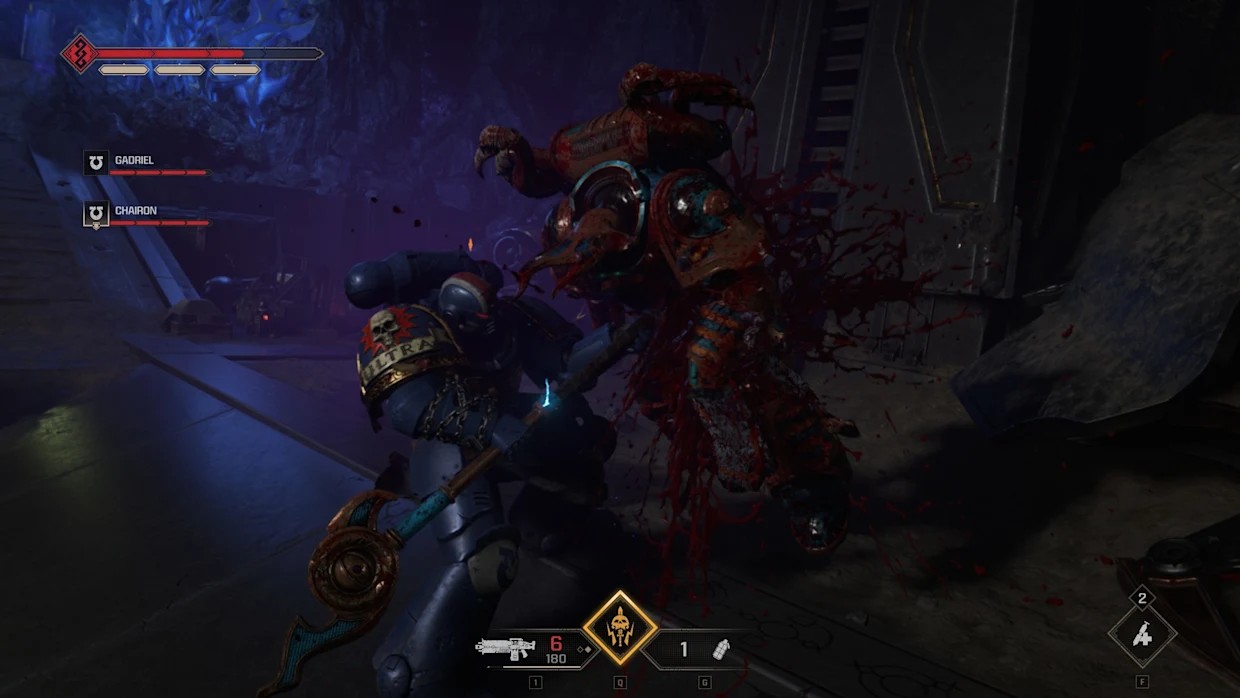This screenshot has width=1240, height=698.
Task: Click Chairon's squad member emblem
Action: click(96, 213)
